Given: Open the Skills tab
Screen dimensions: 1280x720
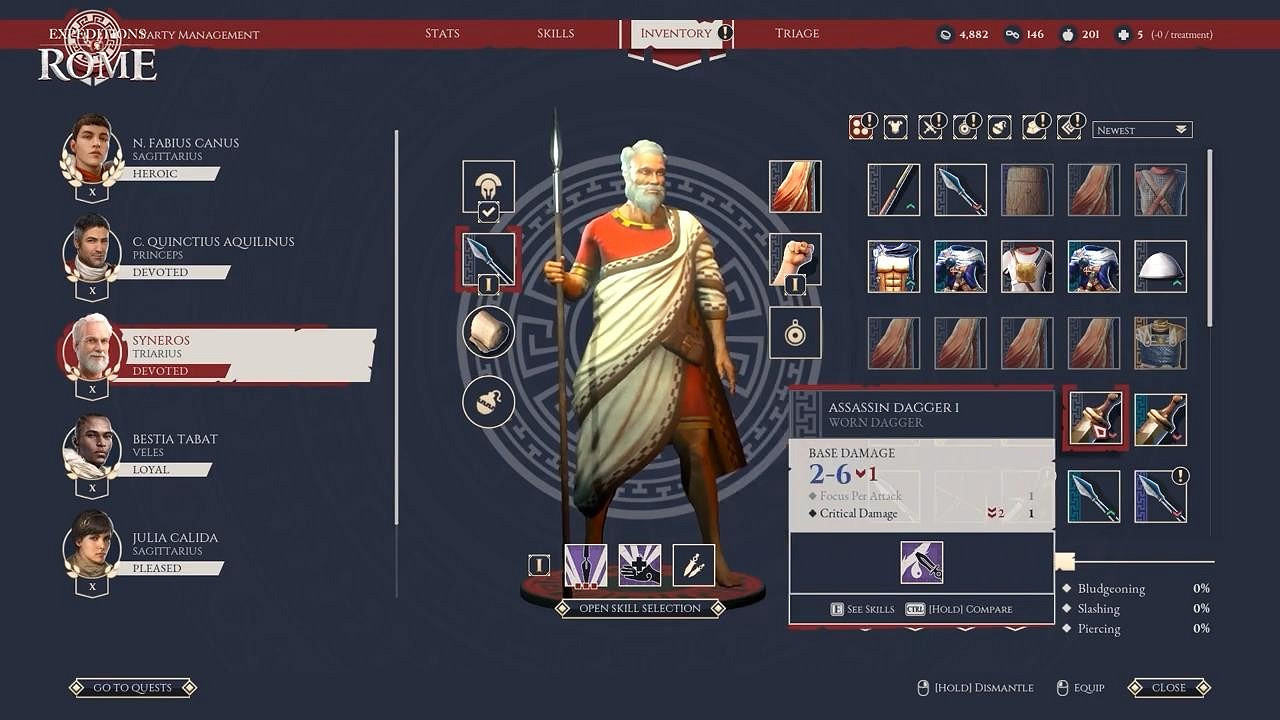Looking at the screenshot, I should coord(555,33).
